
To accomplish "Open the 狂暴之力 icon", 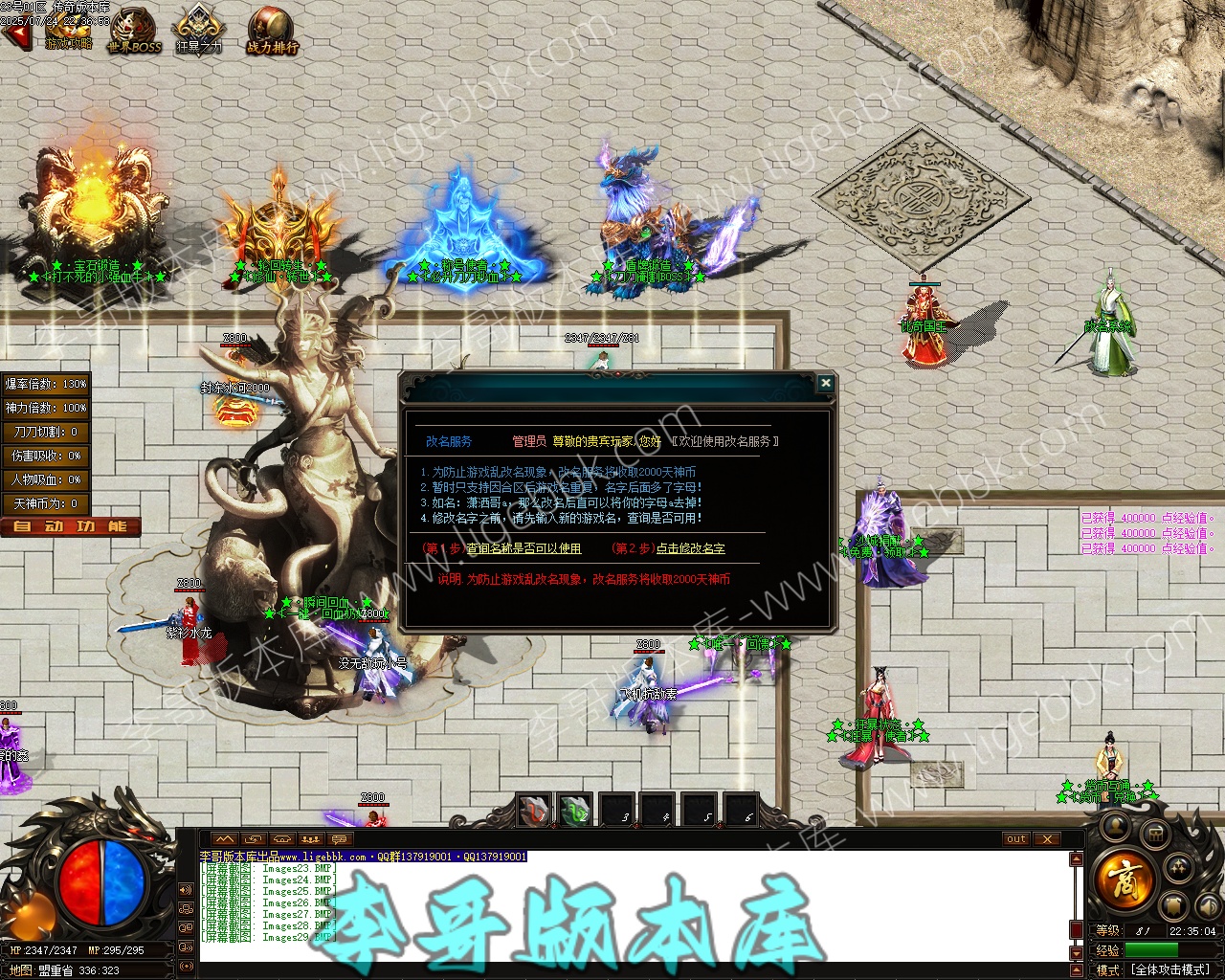I will pos(198,29).
